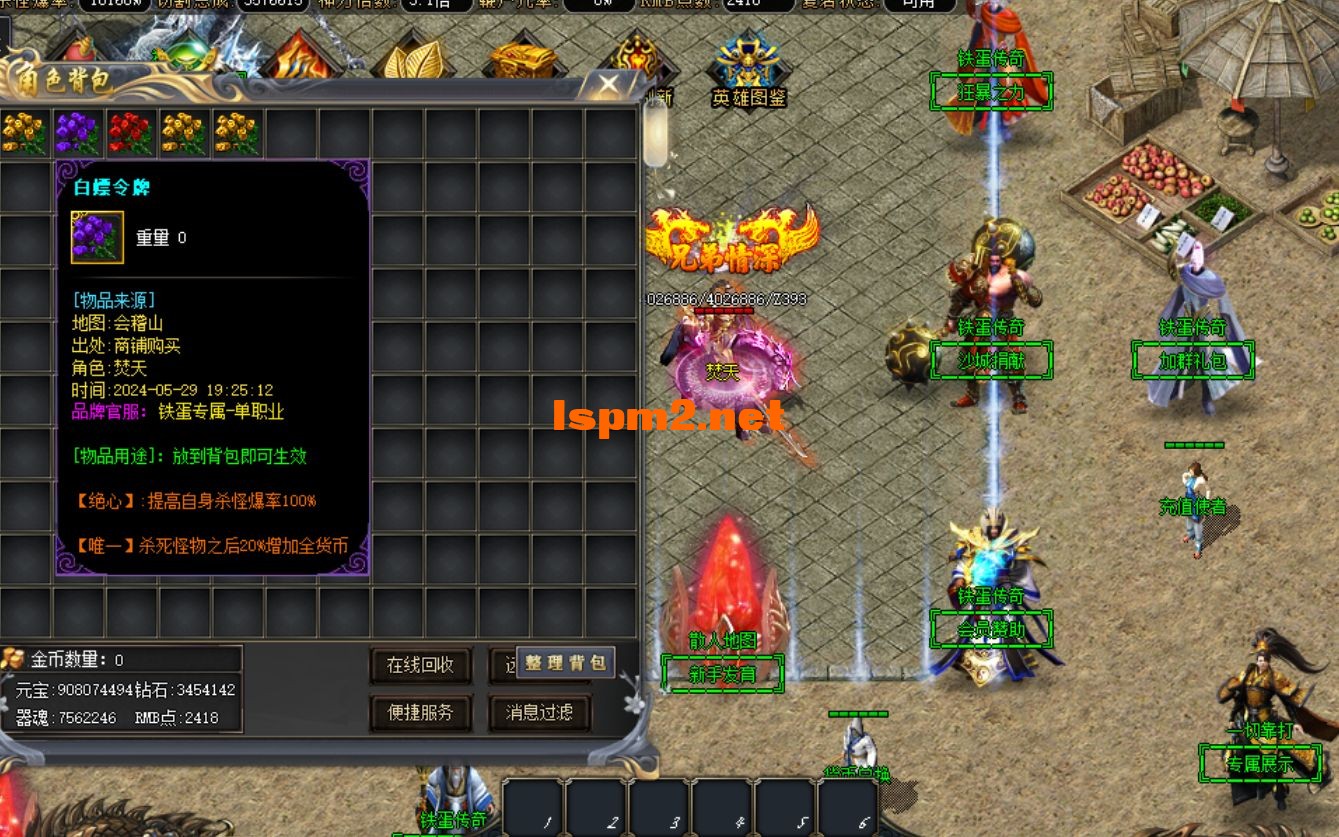Viewport: 1339px width, 837px height.
Task: Click the green orb icon
Action: click(x=187, y=54)
